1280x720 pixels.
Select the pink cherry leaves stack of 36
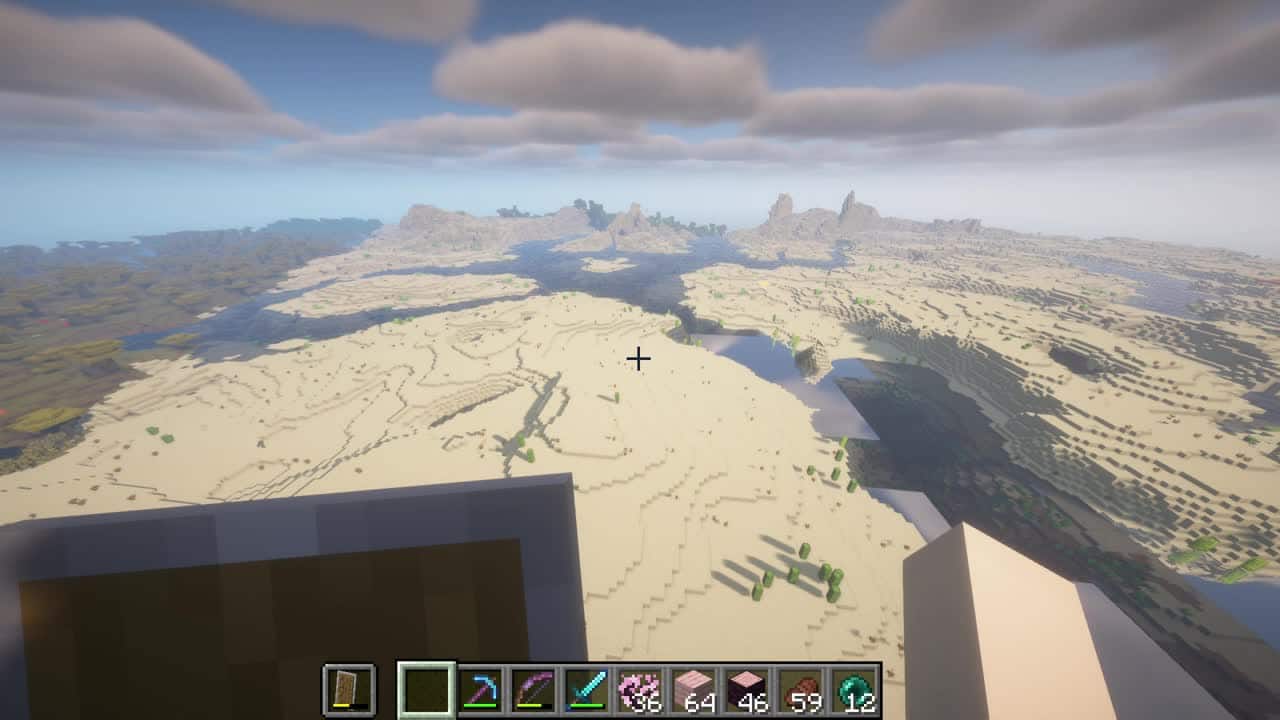[x=640, y=689]
